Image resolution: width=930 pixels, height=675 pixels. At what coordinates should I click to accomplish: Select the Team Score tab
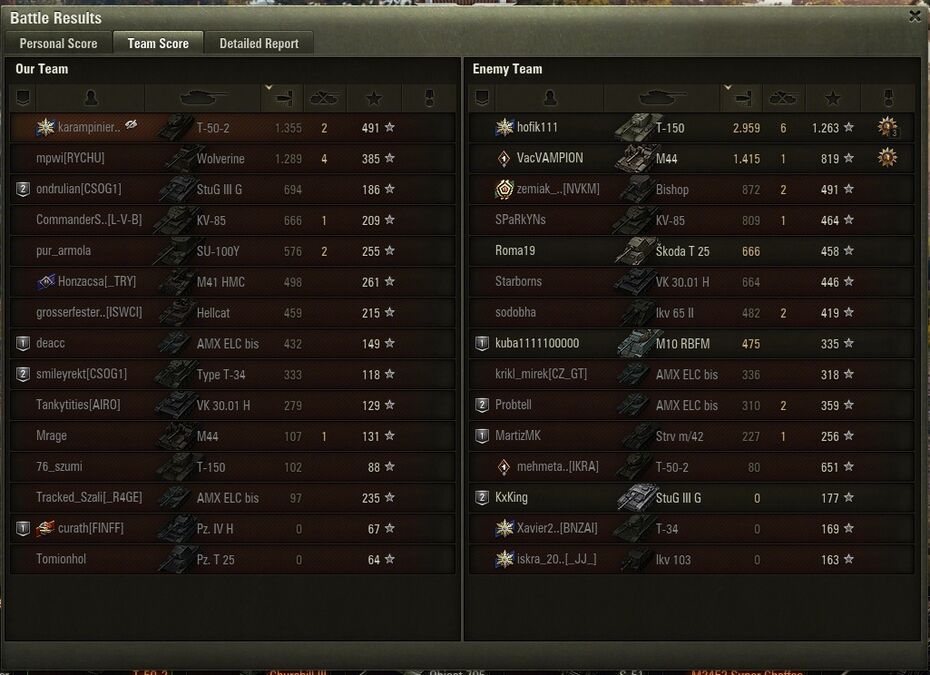click(x=158, y=43)
